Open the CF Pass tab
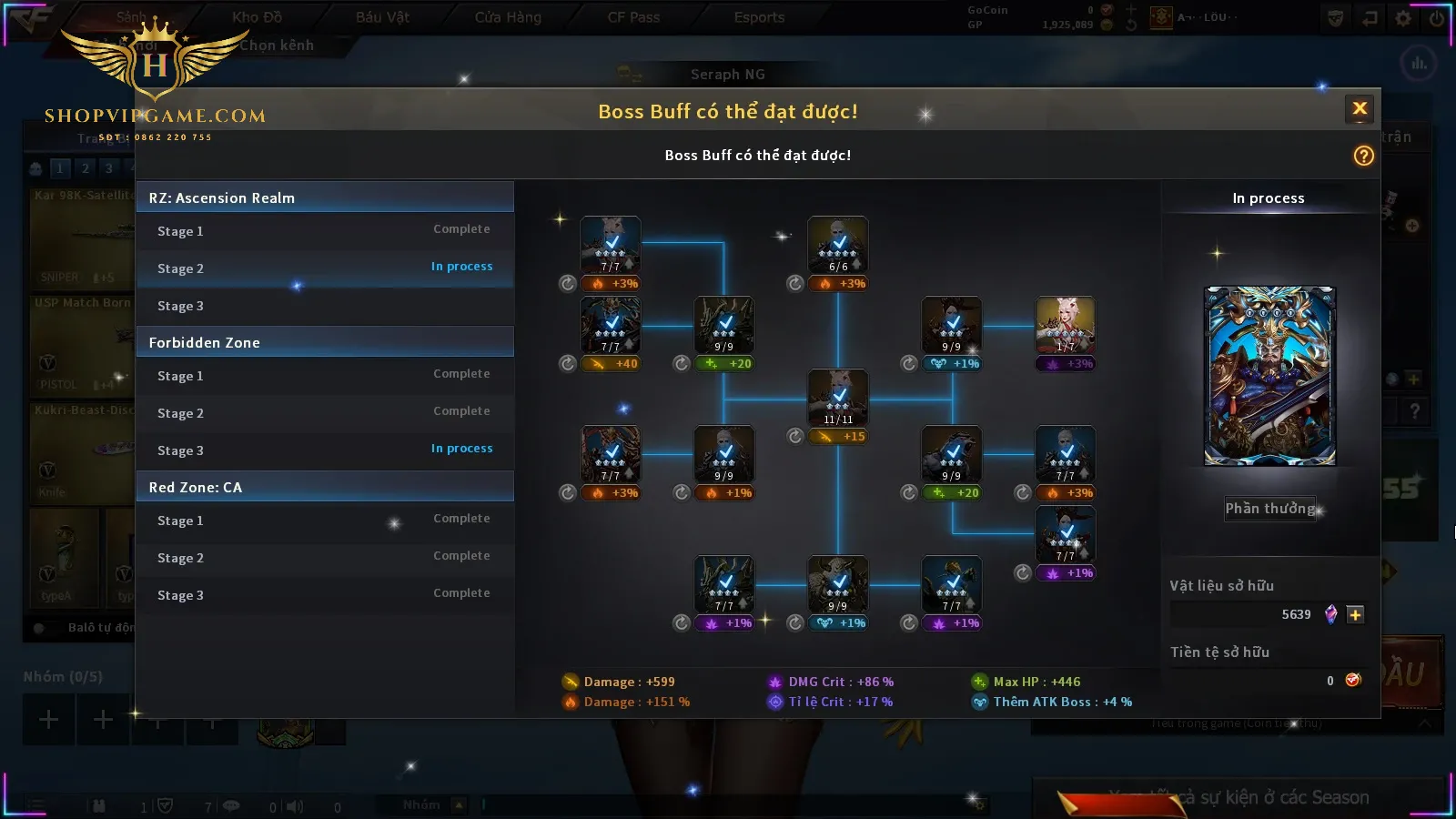 [633, 17]
